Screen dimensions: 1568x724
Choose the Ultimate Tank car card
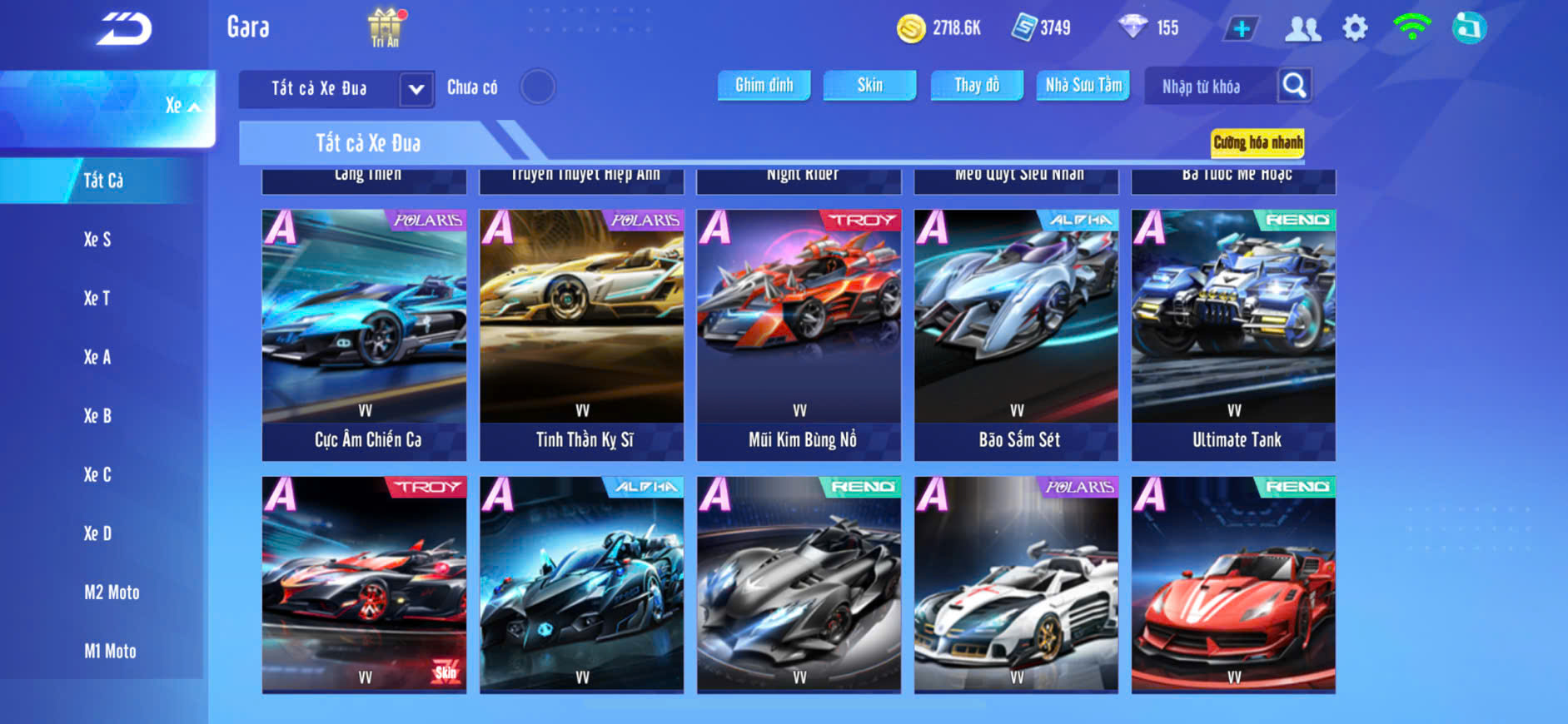click(1233, 335)
